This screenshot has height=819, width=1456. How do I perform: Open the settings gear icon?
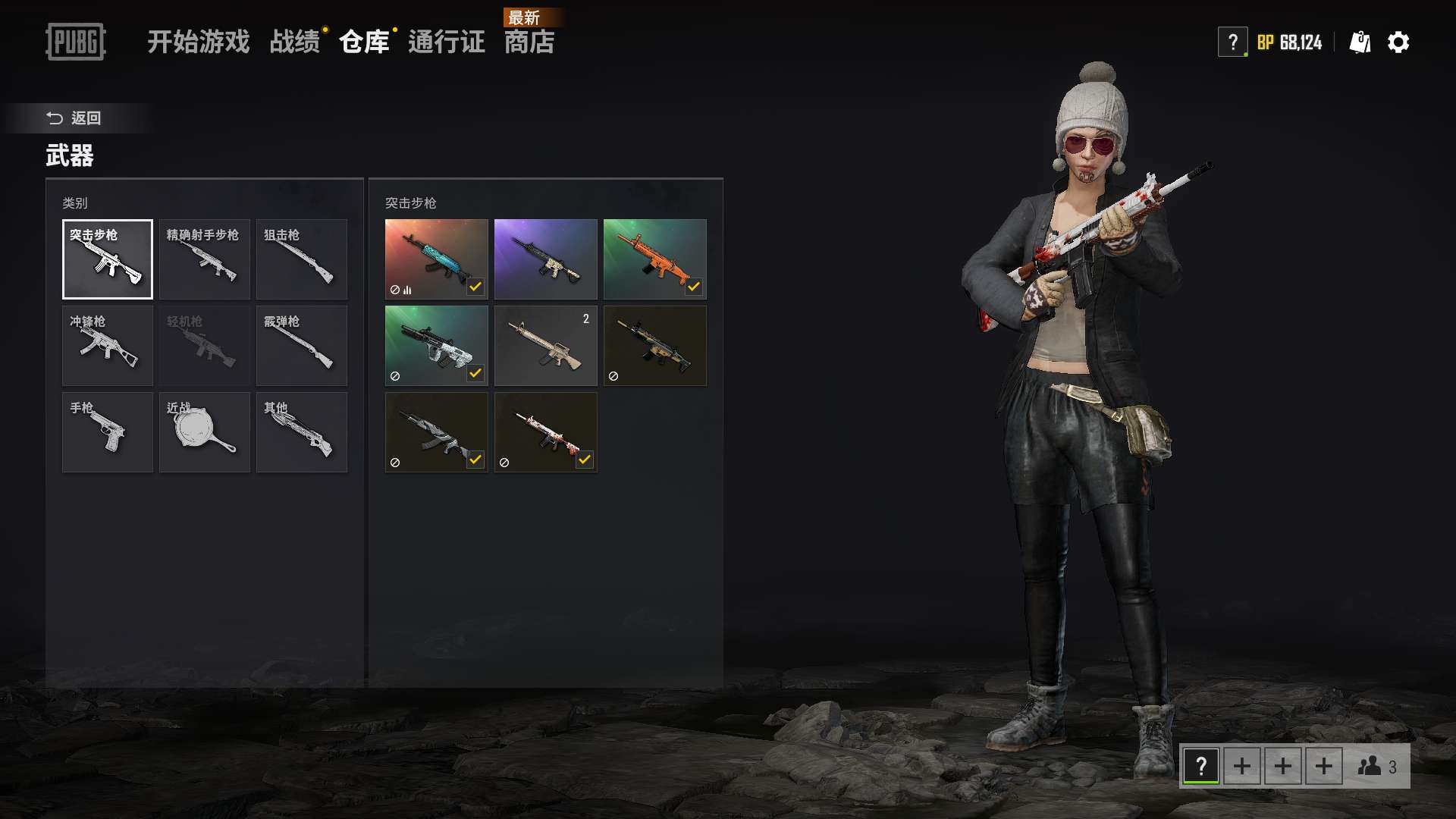tap(1399, 42)
